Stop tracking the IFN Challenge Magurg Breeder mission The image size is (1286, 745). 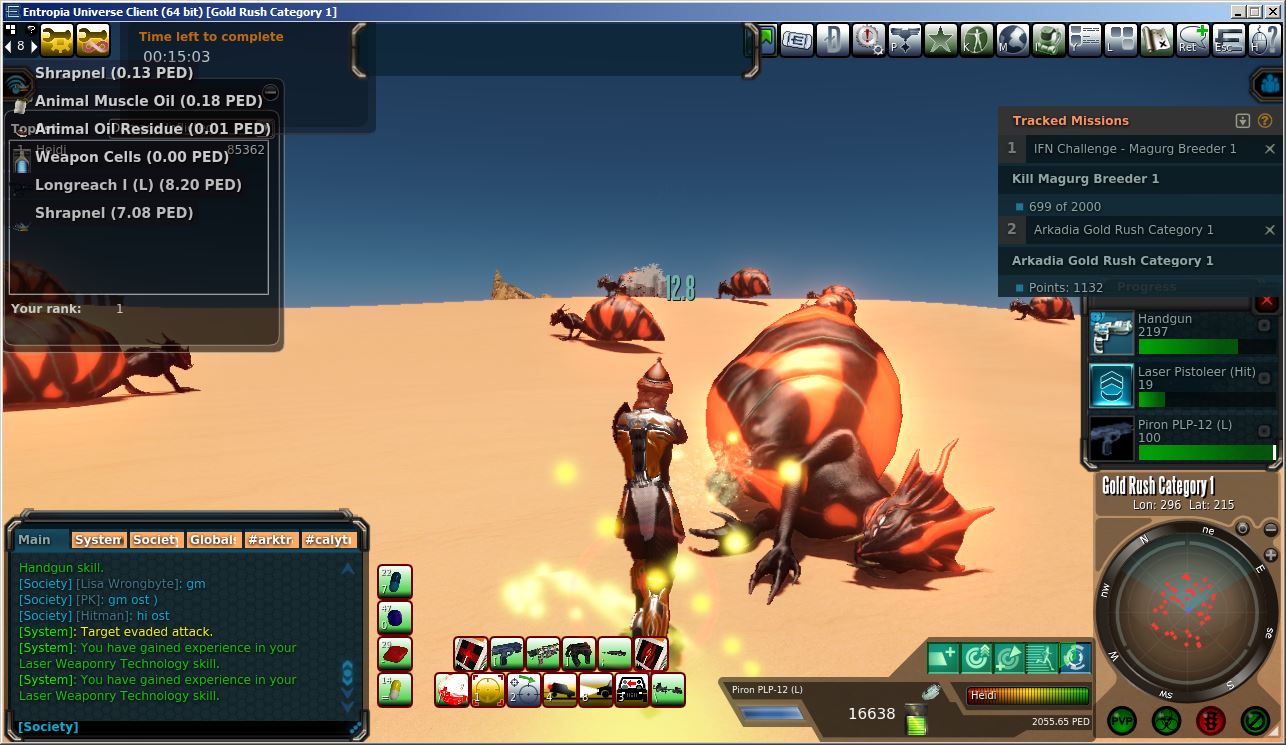(x=1270, y=149)
